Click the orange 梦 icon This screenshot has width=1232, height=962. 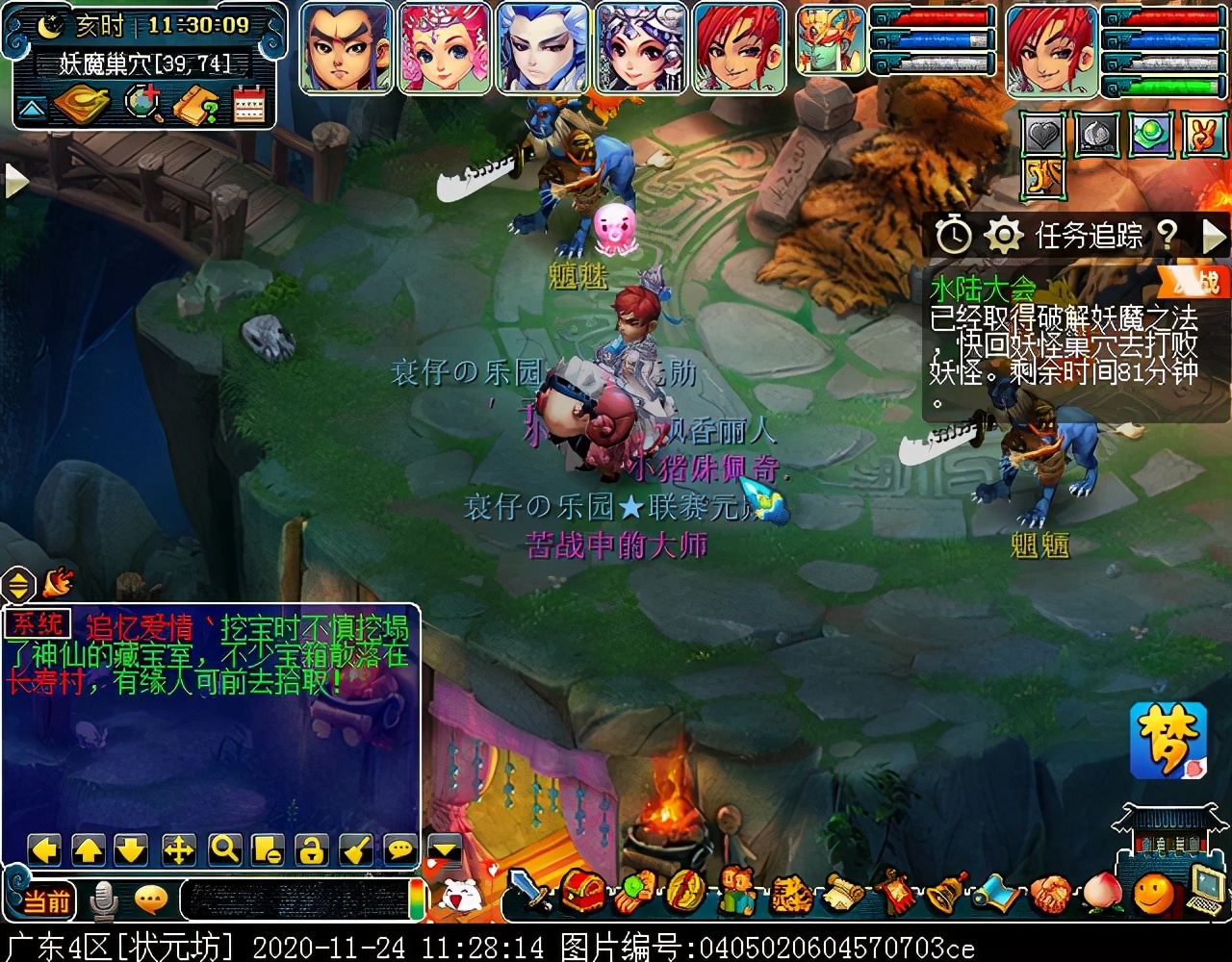click(1168, 740)
